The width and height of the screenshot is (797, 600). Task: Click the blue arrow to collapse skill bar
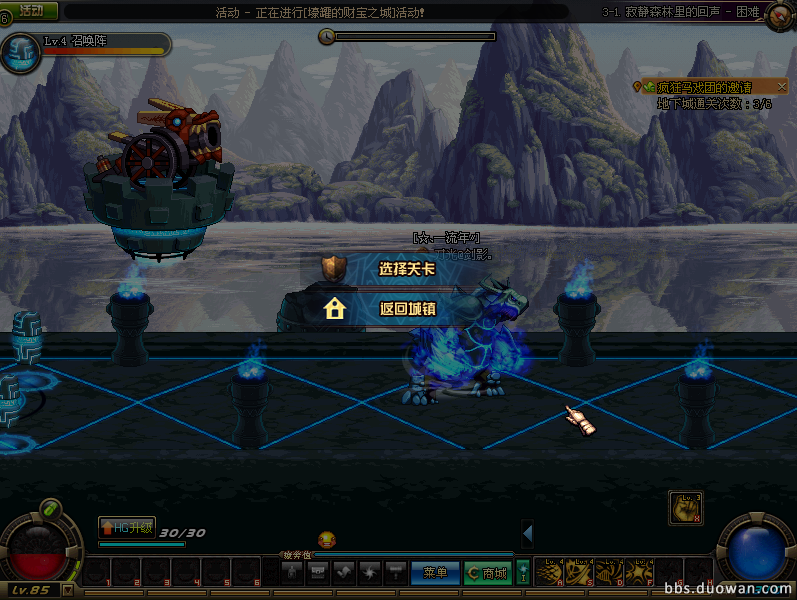coord(527,534)
